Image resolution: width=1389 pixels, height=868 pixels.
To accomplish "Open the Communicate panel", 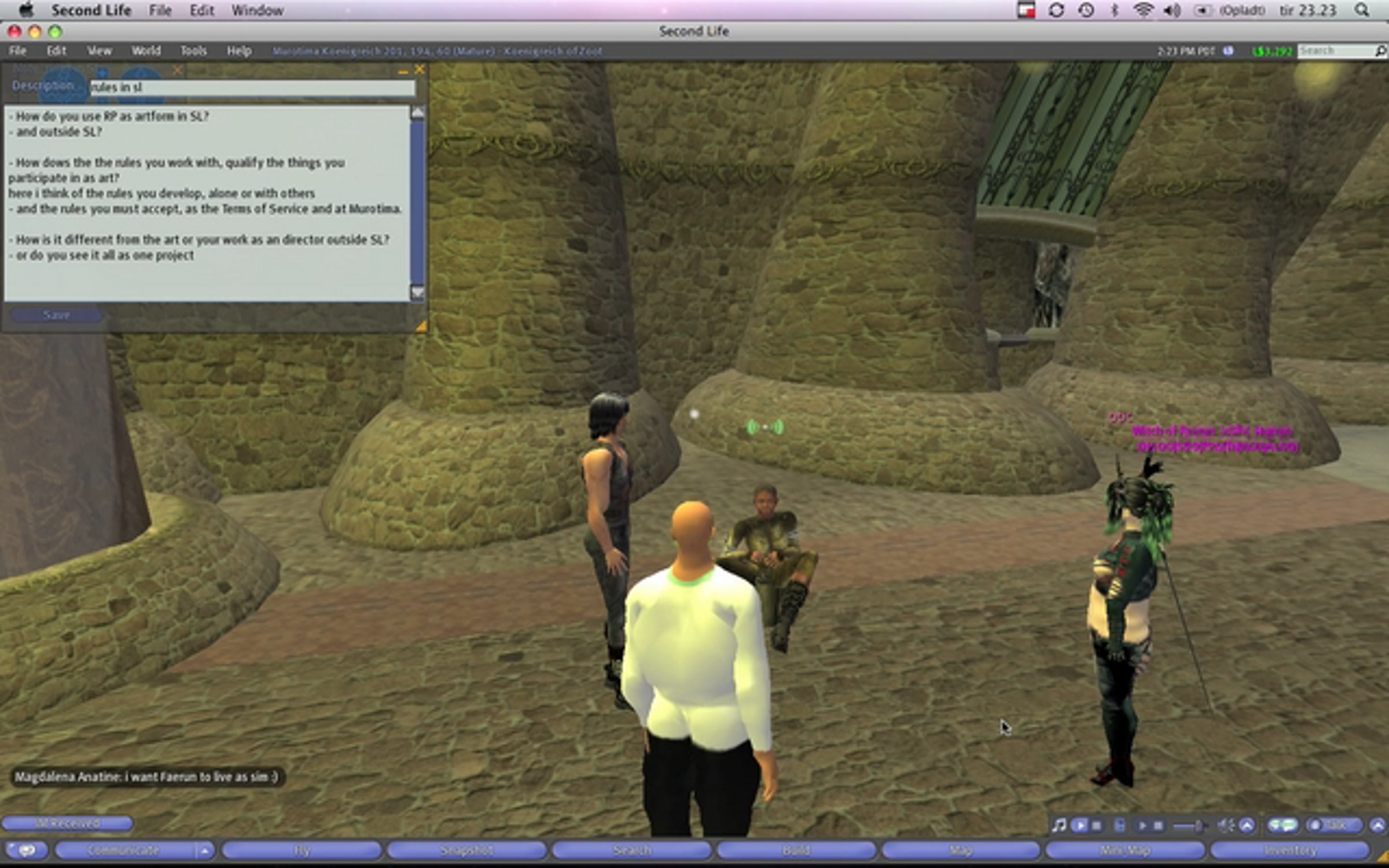I will pyautogui.click(x=123, y=850).
